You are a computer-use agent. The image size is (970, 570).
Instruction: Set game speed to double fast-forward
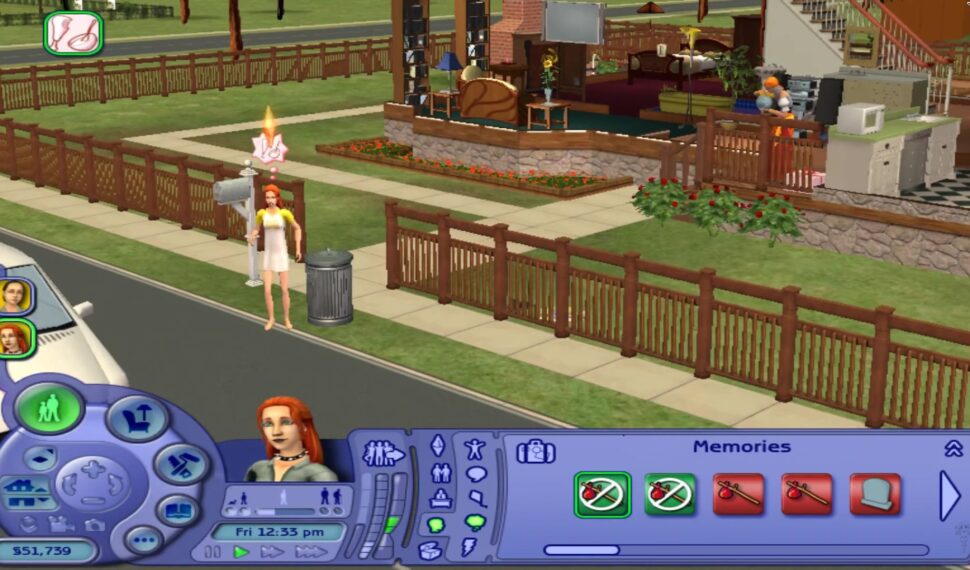(x=271, y=552)
